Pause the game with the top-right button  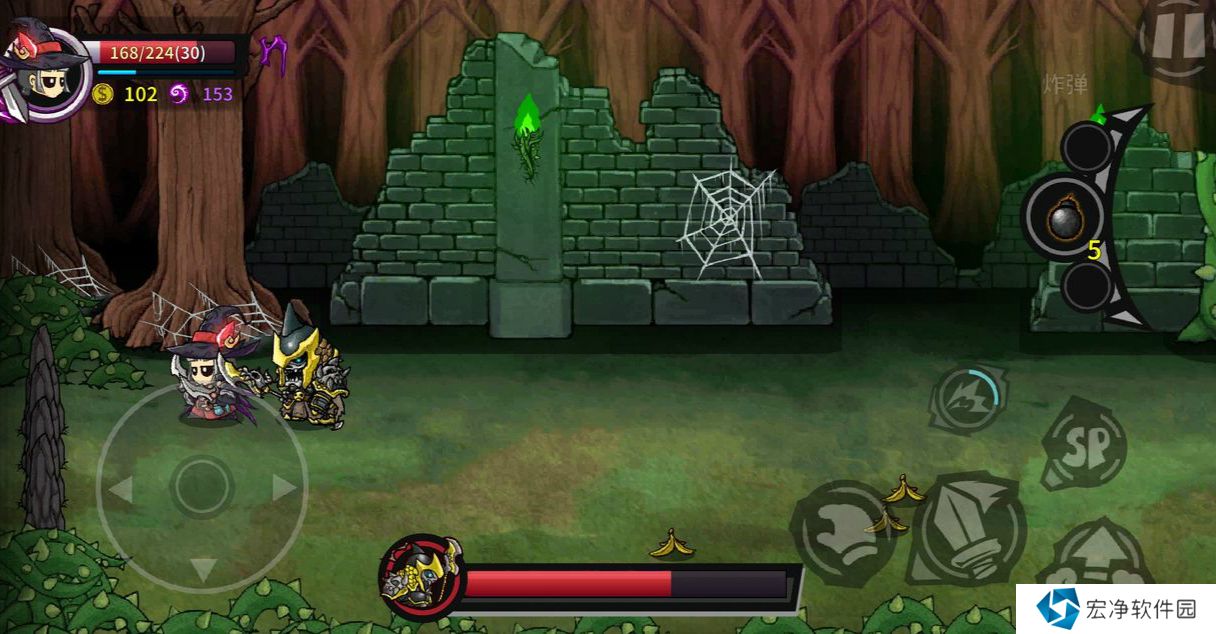pyautogui.click(x=1178, y=38)
